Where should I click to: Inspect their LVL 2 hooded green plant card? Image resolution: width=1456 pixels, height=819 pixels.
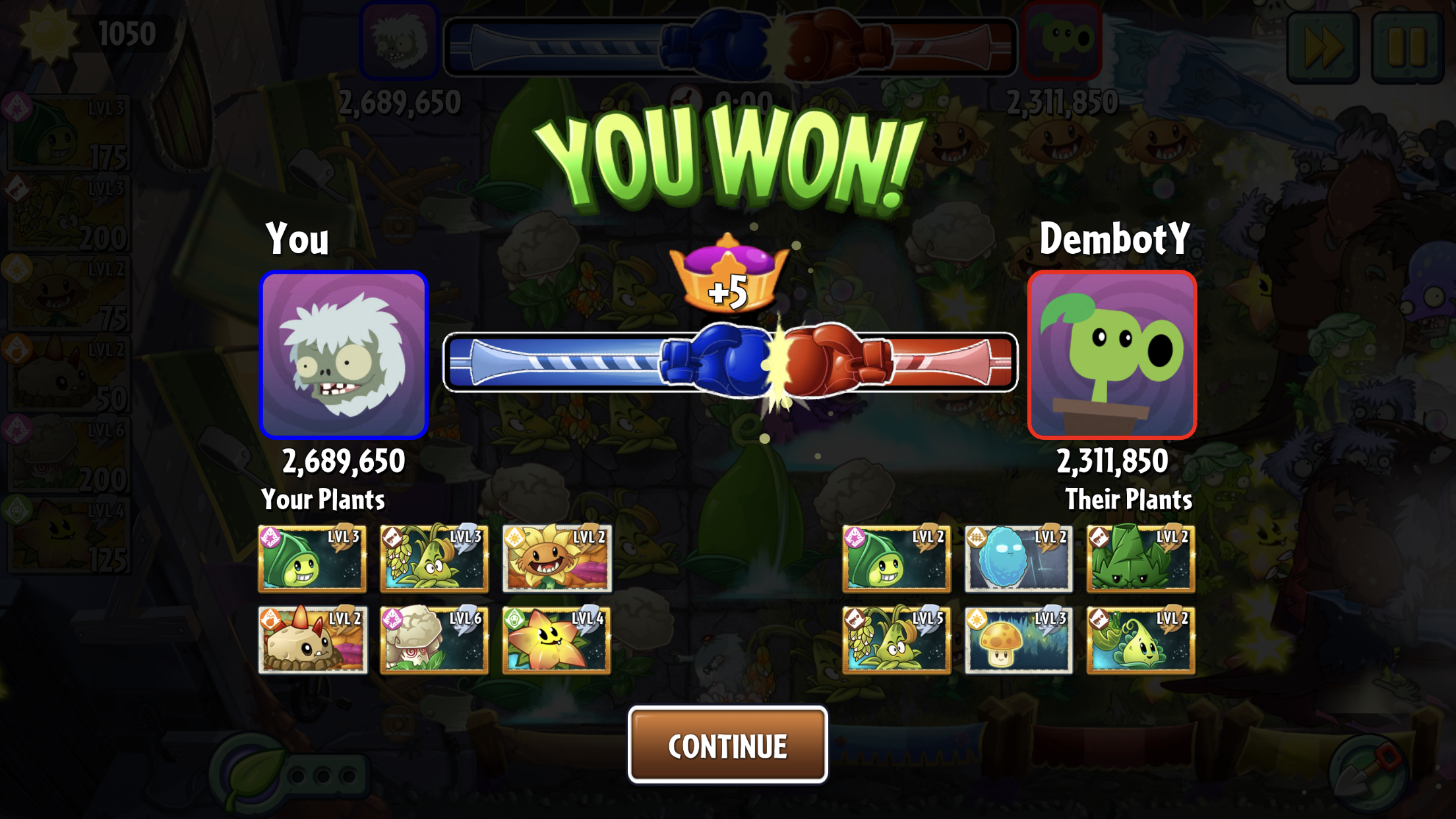point(896,559)
